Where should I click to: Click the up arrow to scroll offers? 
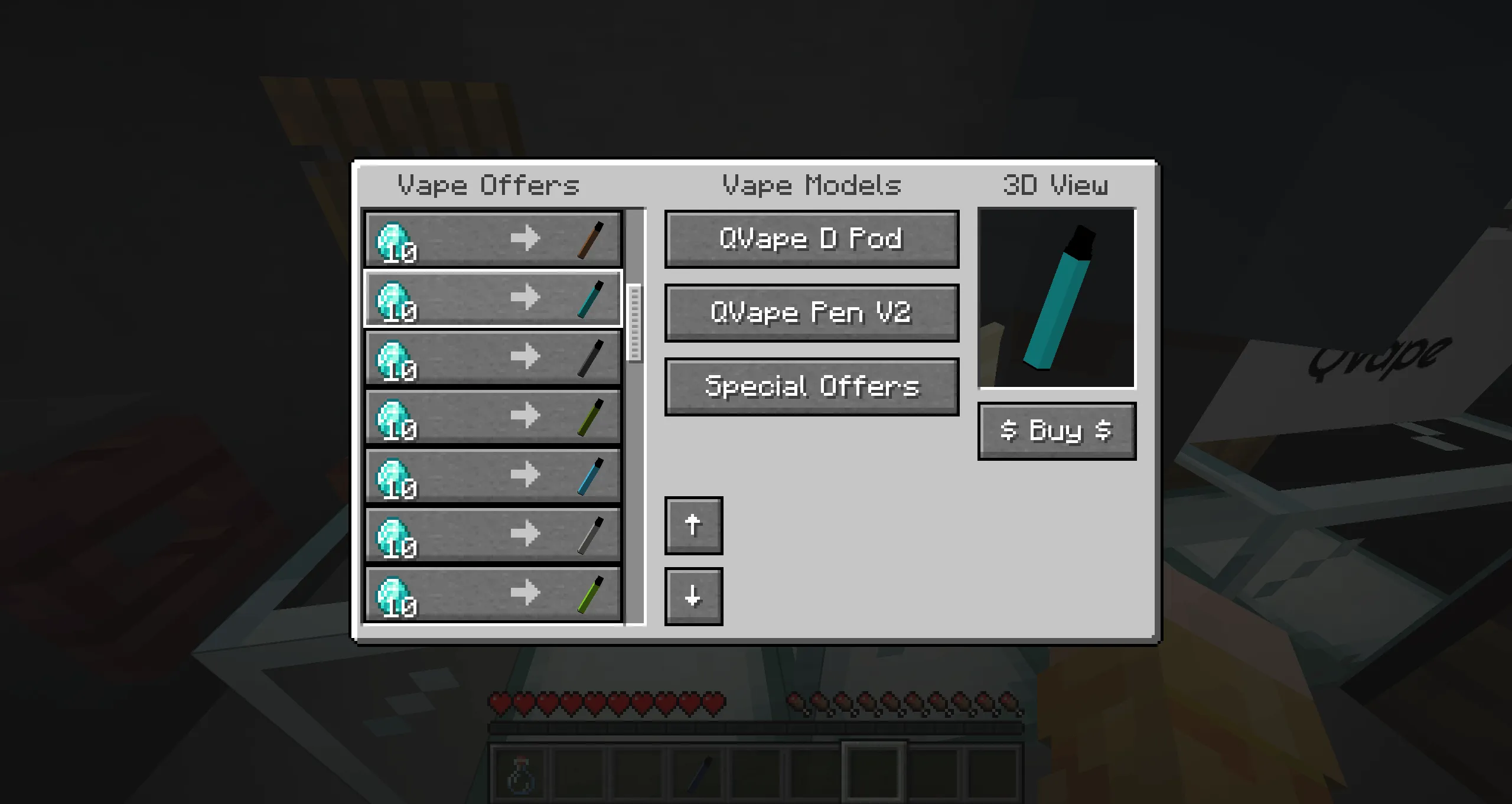pyautogui.click(x=693, y=525)
